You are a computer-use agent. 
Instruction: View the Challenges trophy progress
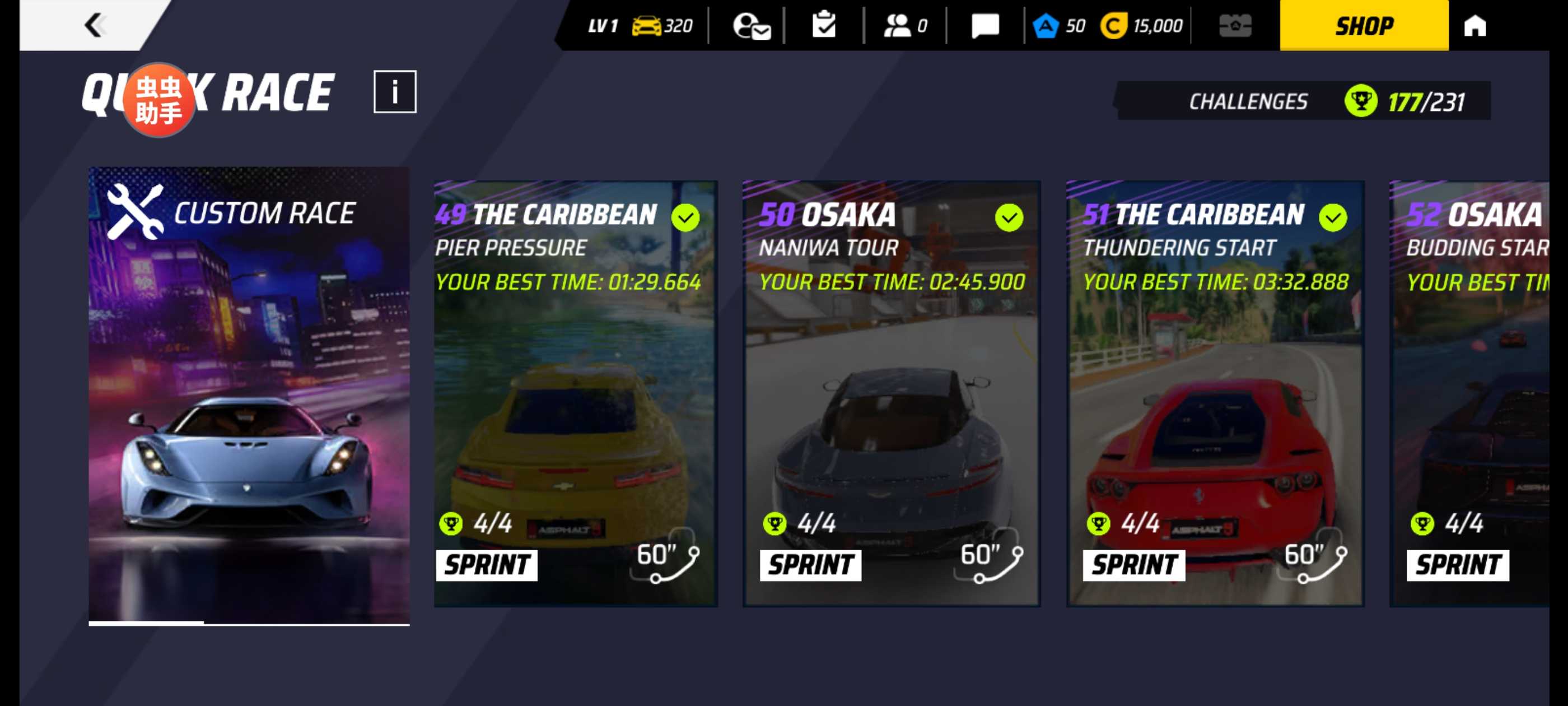(x=1303, y=101)
